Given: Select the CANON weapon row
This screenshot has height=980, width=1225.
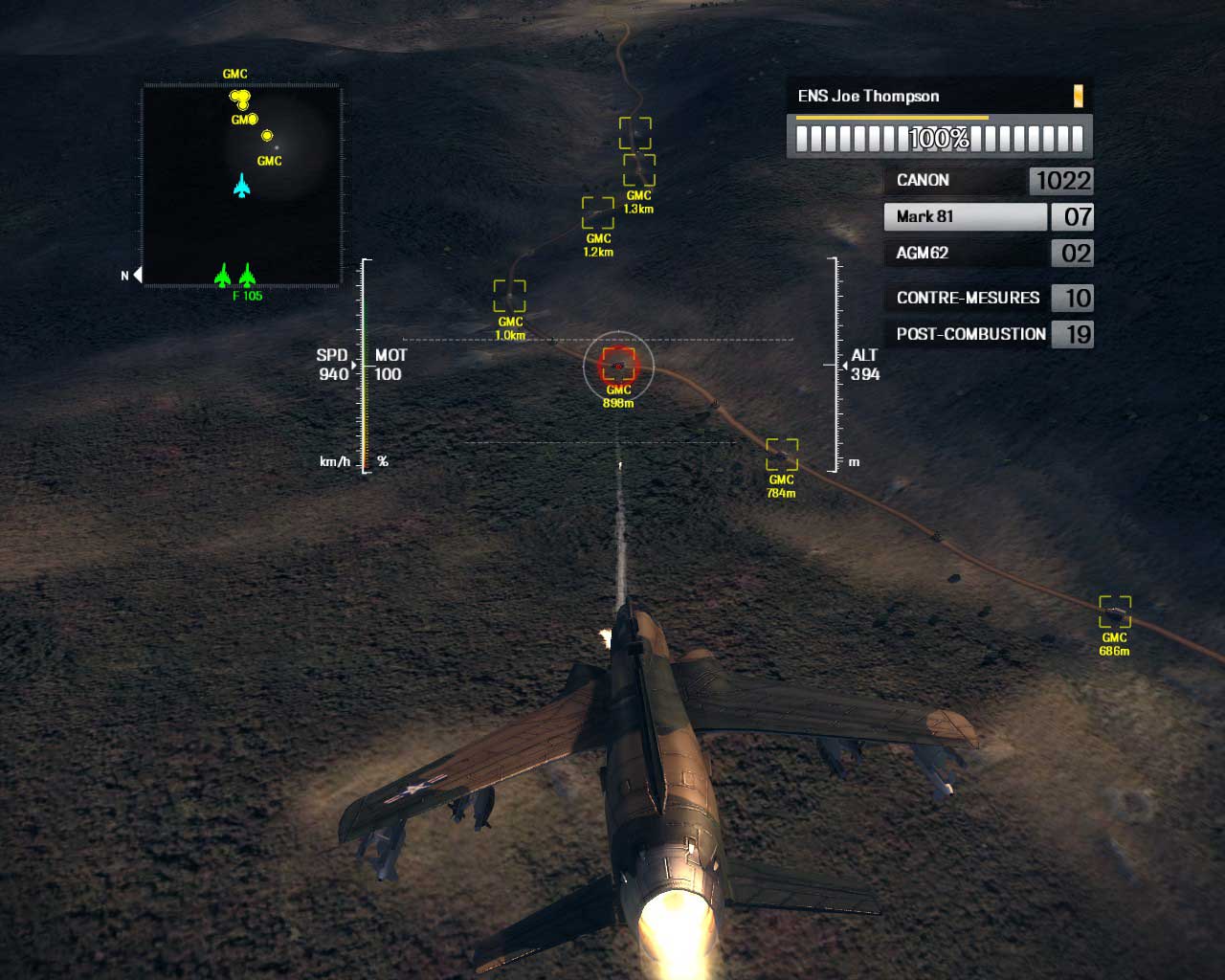Looking at the screenshot, I should [x=987, y=180].
